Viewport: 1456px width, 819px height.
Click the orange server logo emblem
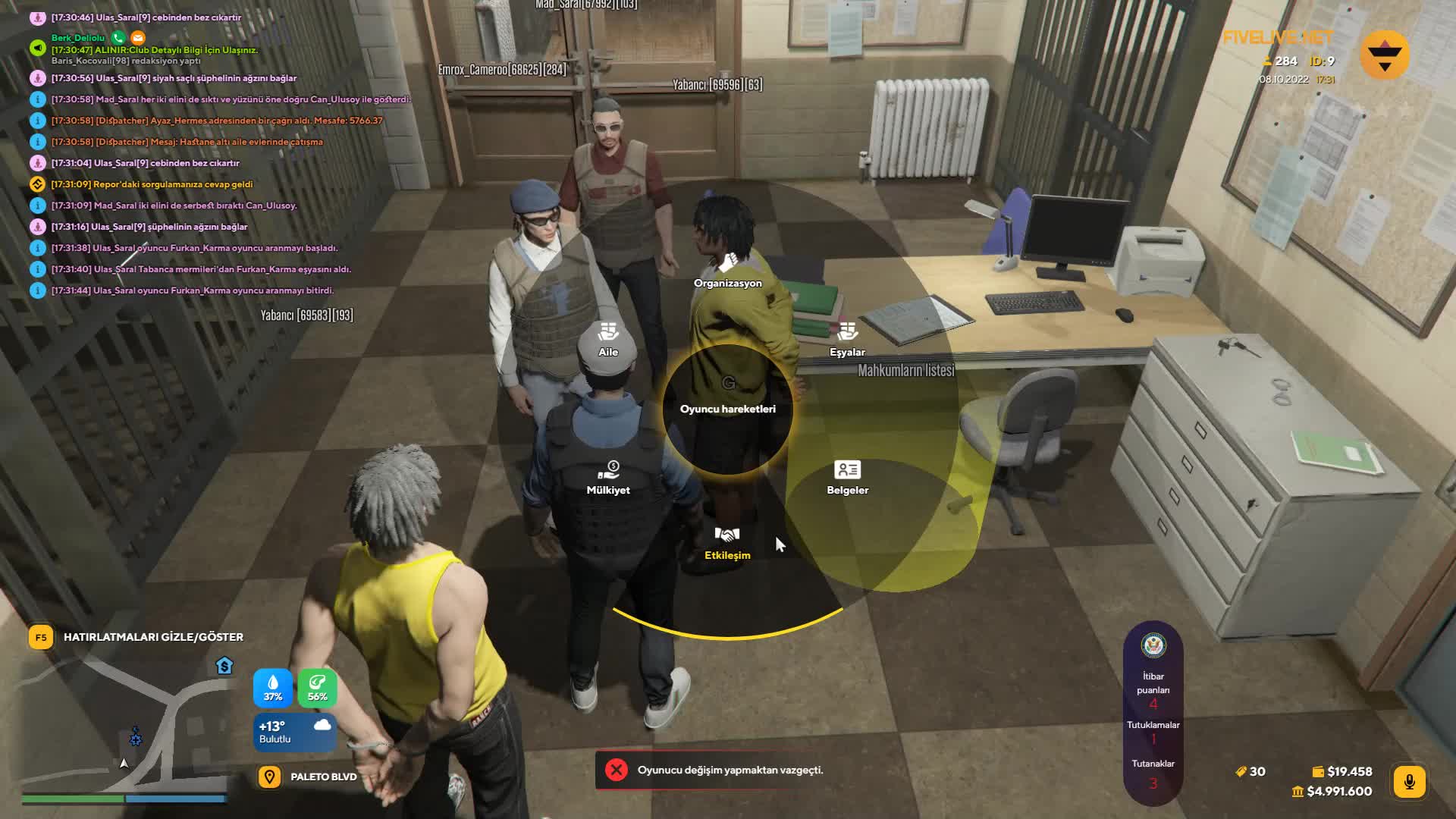click(1385, 55)
